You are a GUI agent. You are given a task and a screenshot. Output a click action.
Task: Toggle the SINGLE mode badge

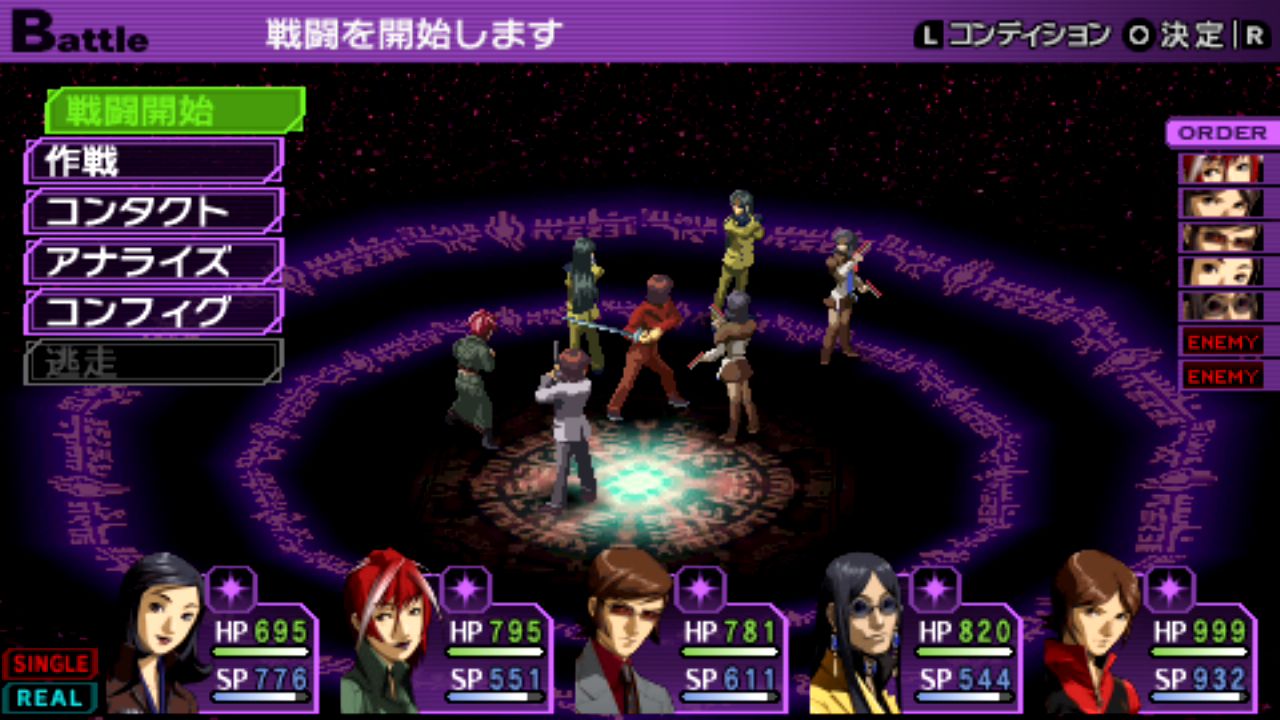(x=50, y=663)
